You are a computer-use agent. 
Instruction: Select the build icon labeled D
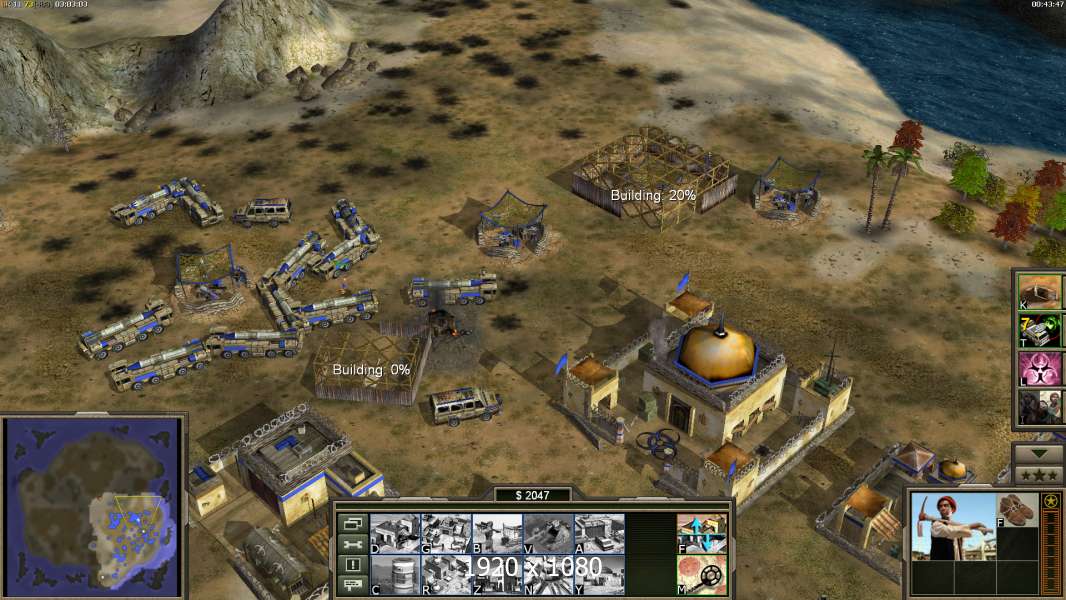395,533
